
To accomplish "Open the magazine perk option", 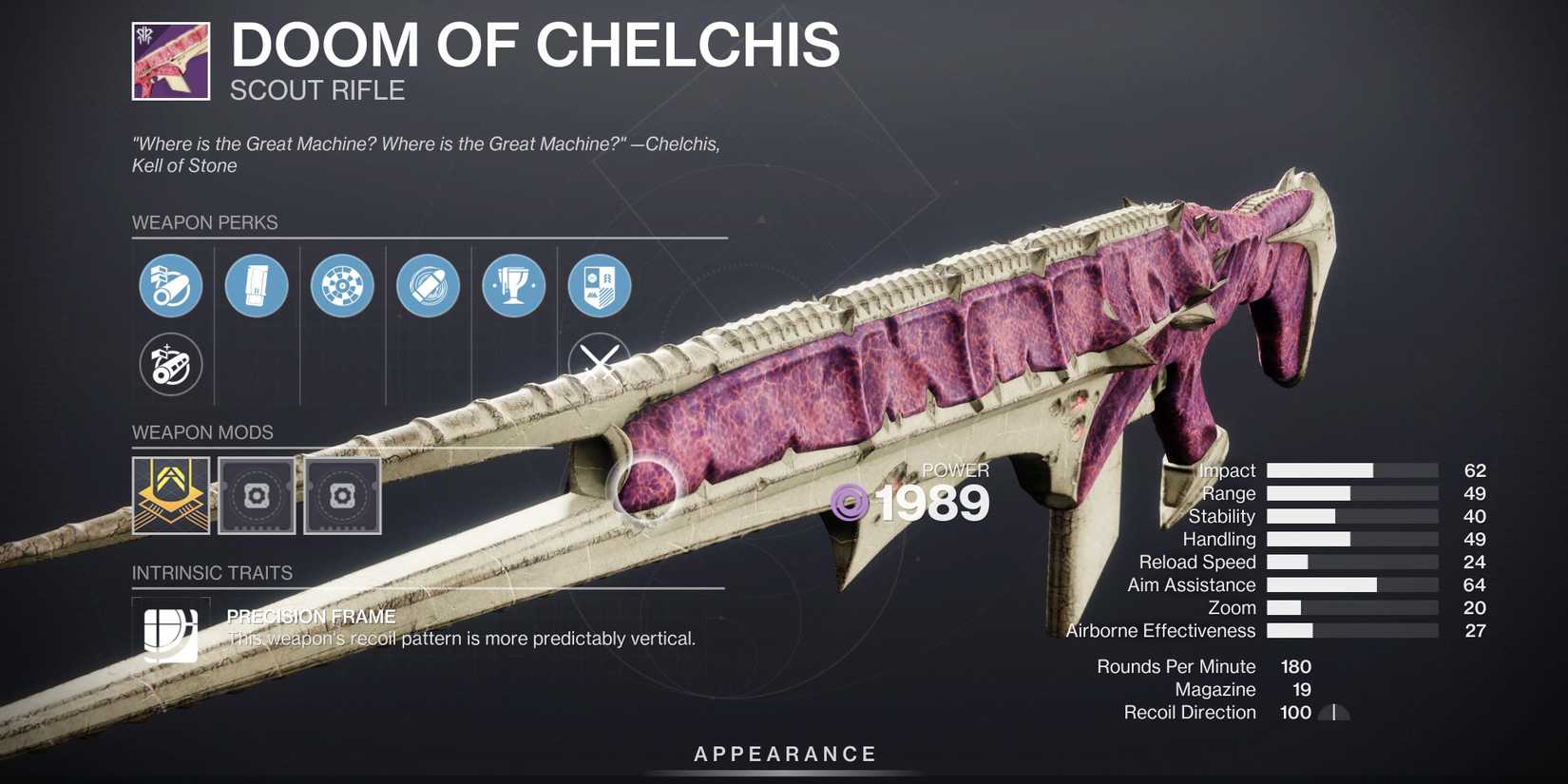I will (x=256, y=285).
